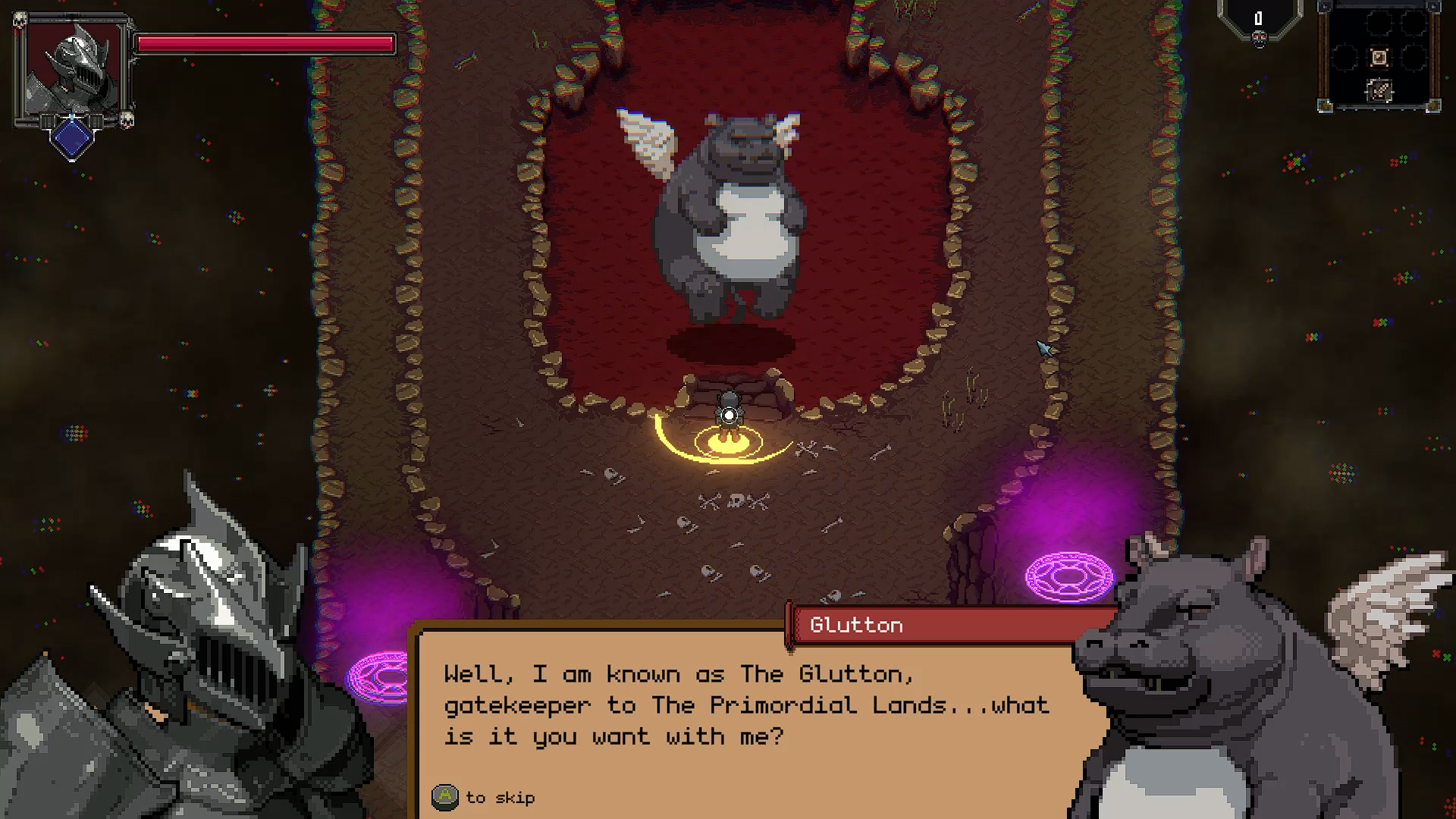Select the sword item in the equipment panel
1456x819 pixels.
[x=1379, y=58]
